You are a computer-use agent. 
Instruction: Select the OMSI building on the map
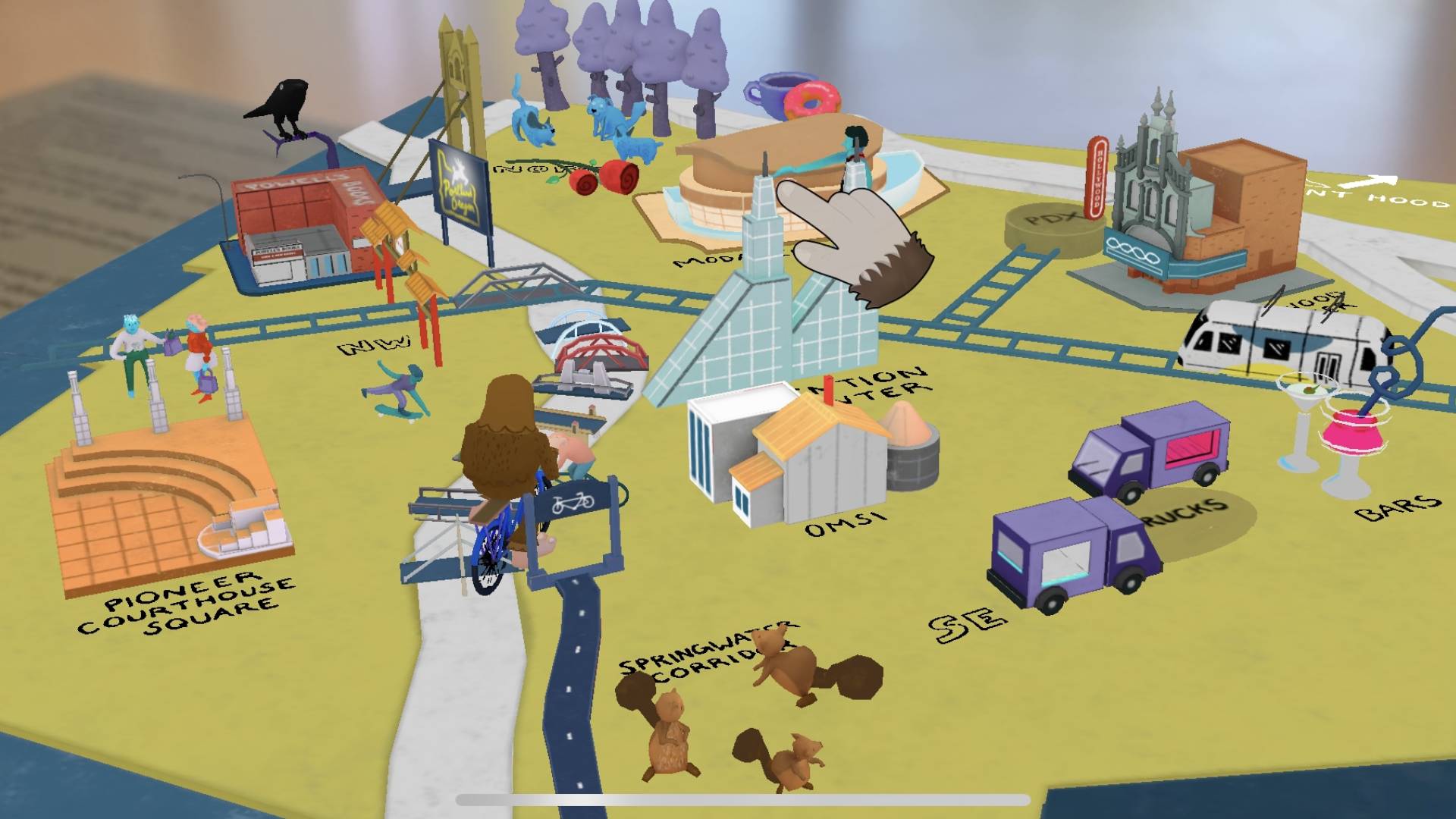tap(811, 463)
